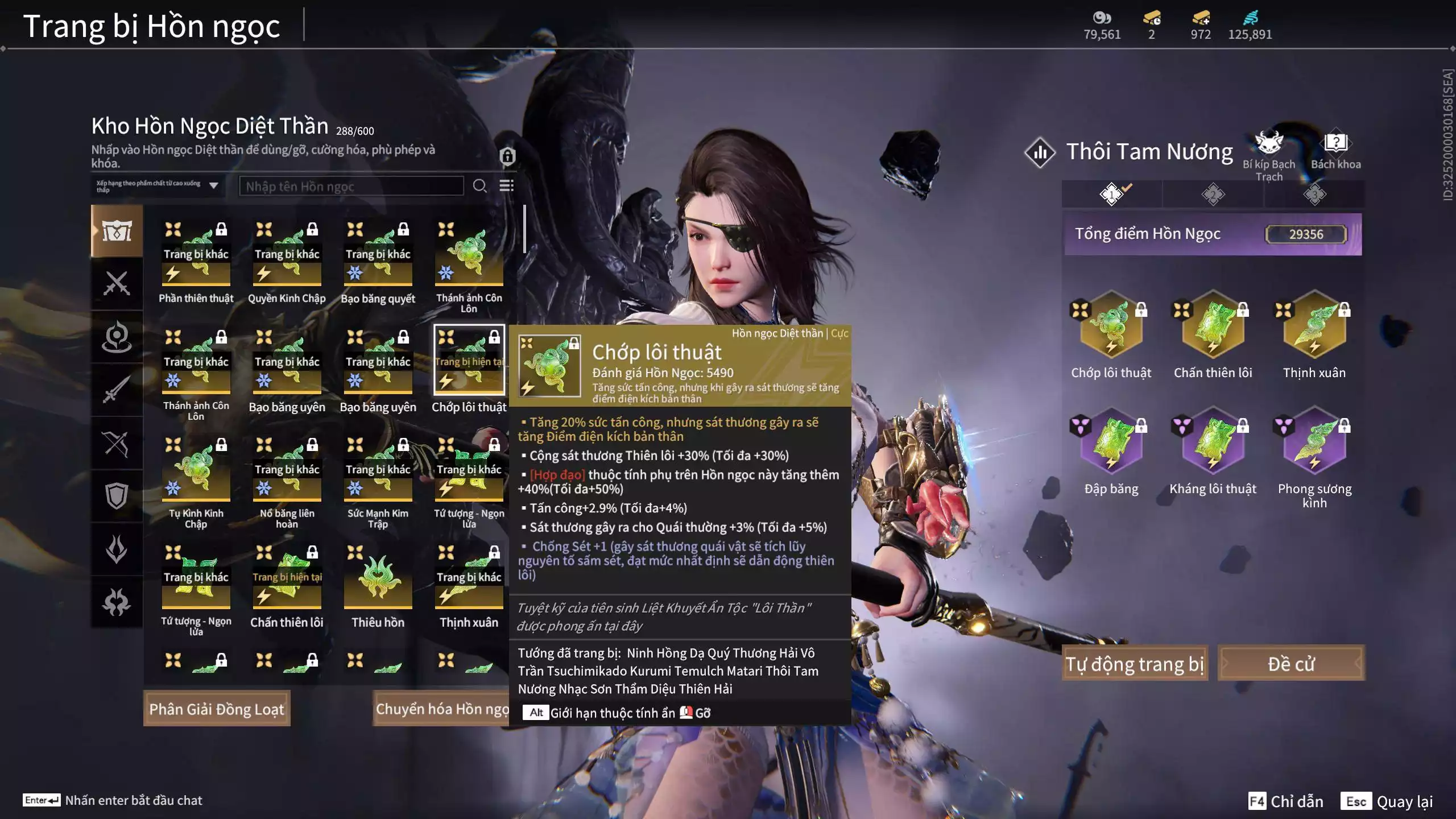Open the list filter menu icon
Viewport: 1456px width, 819px height.
(x=506, y=186)
